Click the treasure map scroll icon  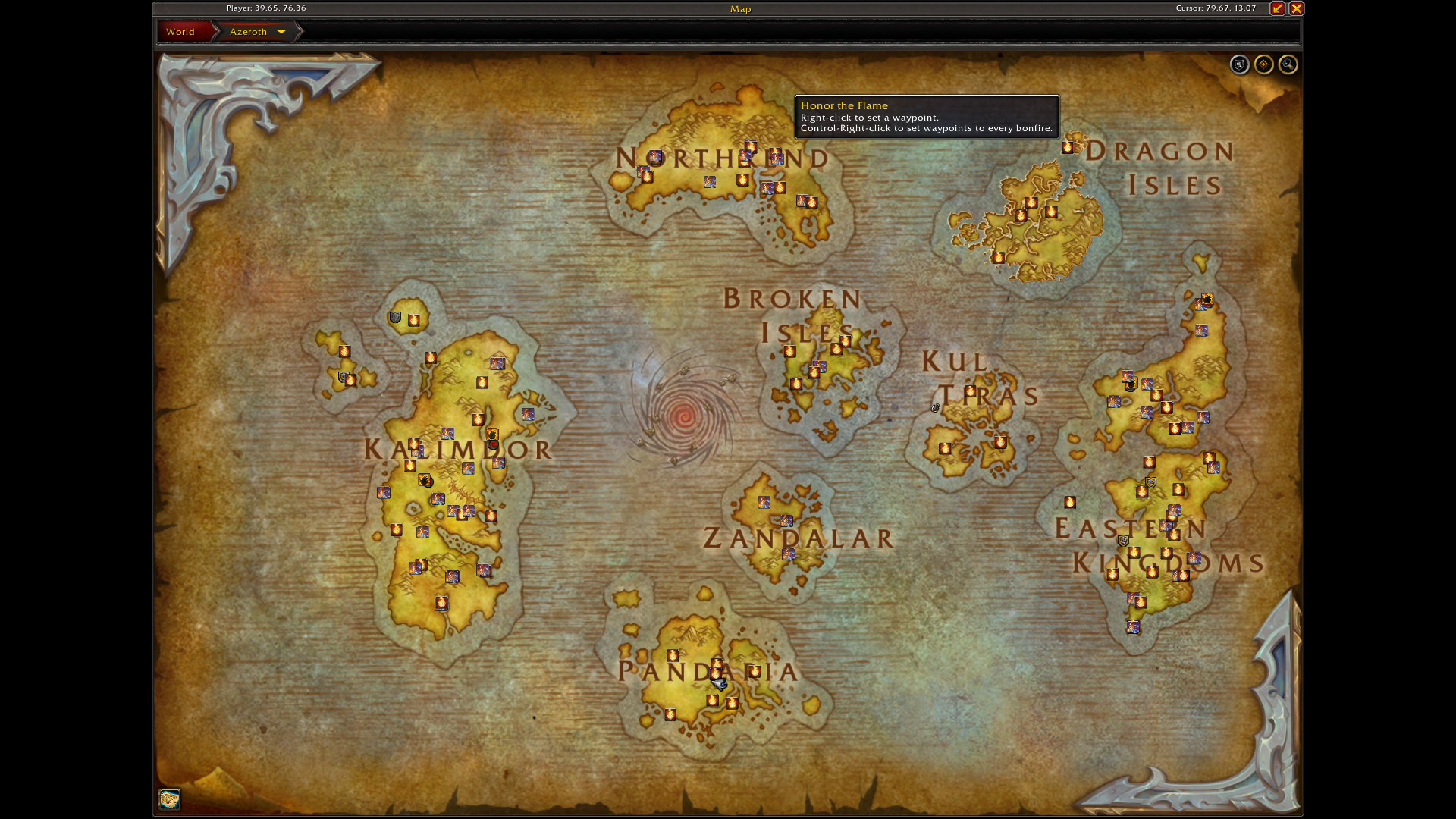click(x=169, y=799)
